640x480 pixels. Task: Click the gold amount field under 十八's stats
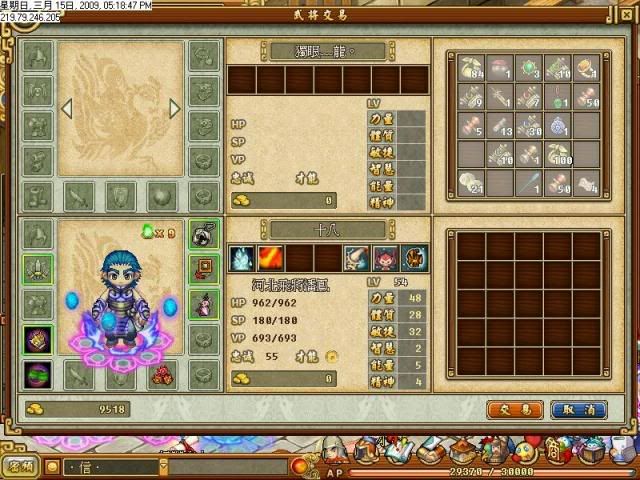click(284, 379)
